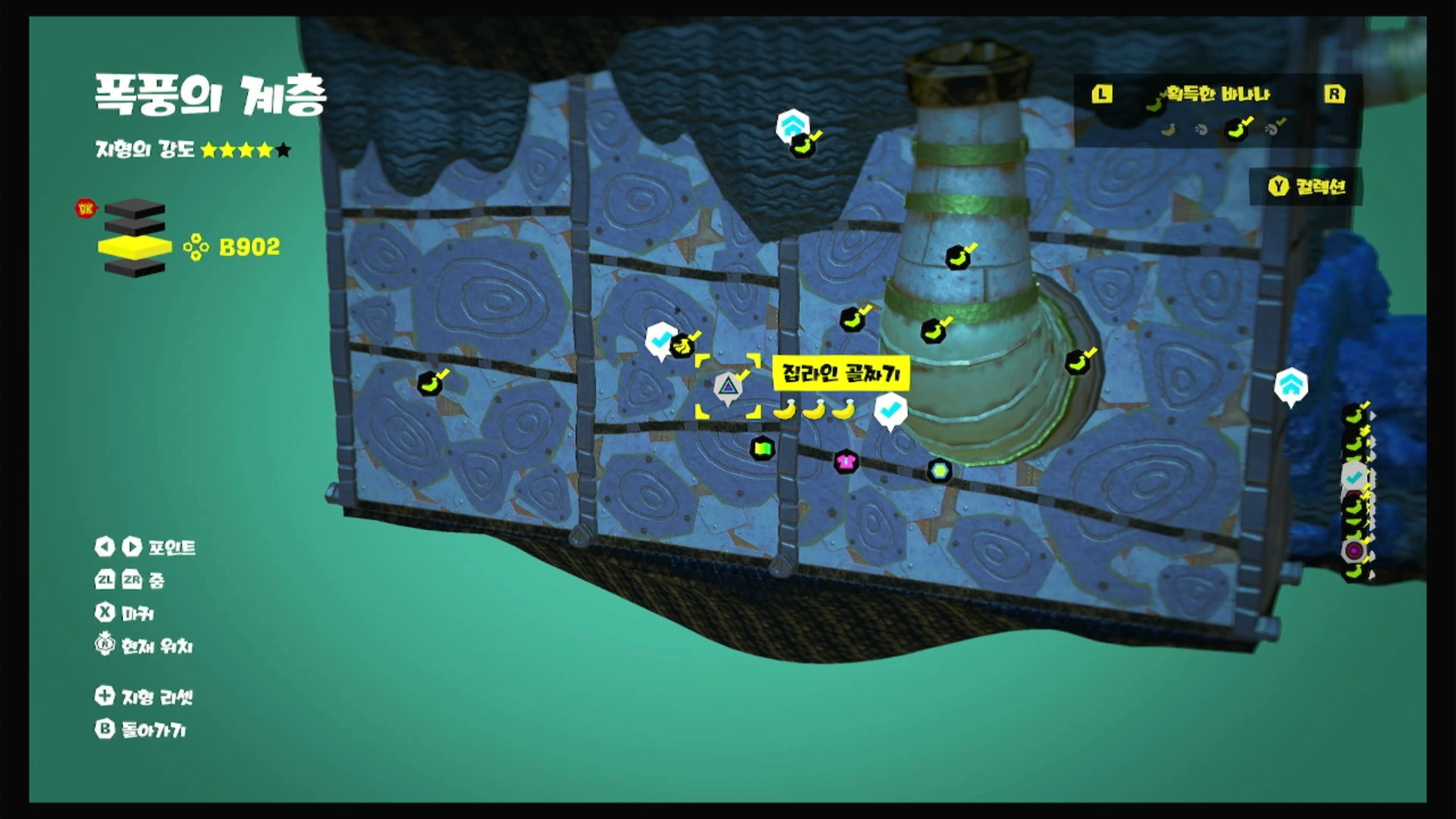Screen dimensions: 1456x819
Task: Click the purple circle map marker
Action: (x=1354, y=551)
